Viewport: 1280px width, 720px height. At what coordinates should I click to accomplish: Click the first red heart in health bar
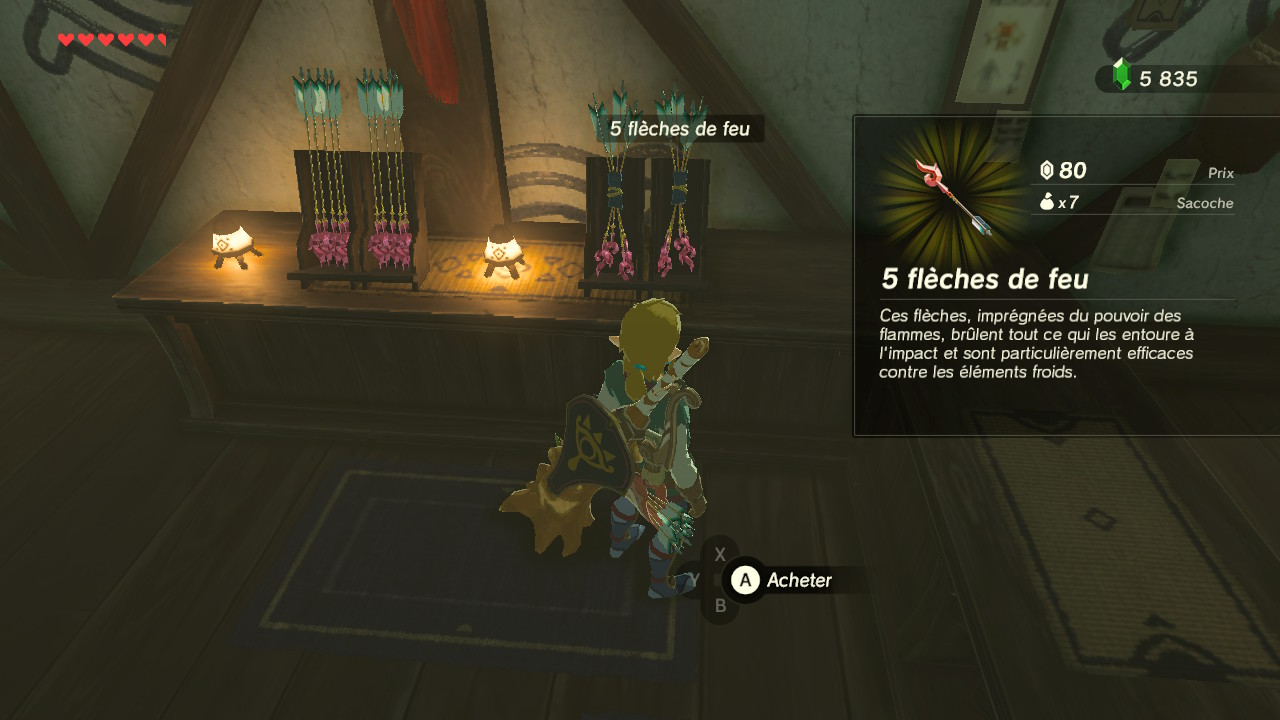coord(64,39)
